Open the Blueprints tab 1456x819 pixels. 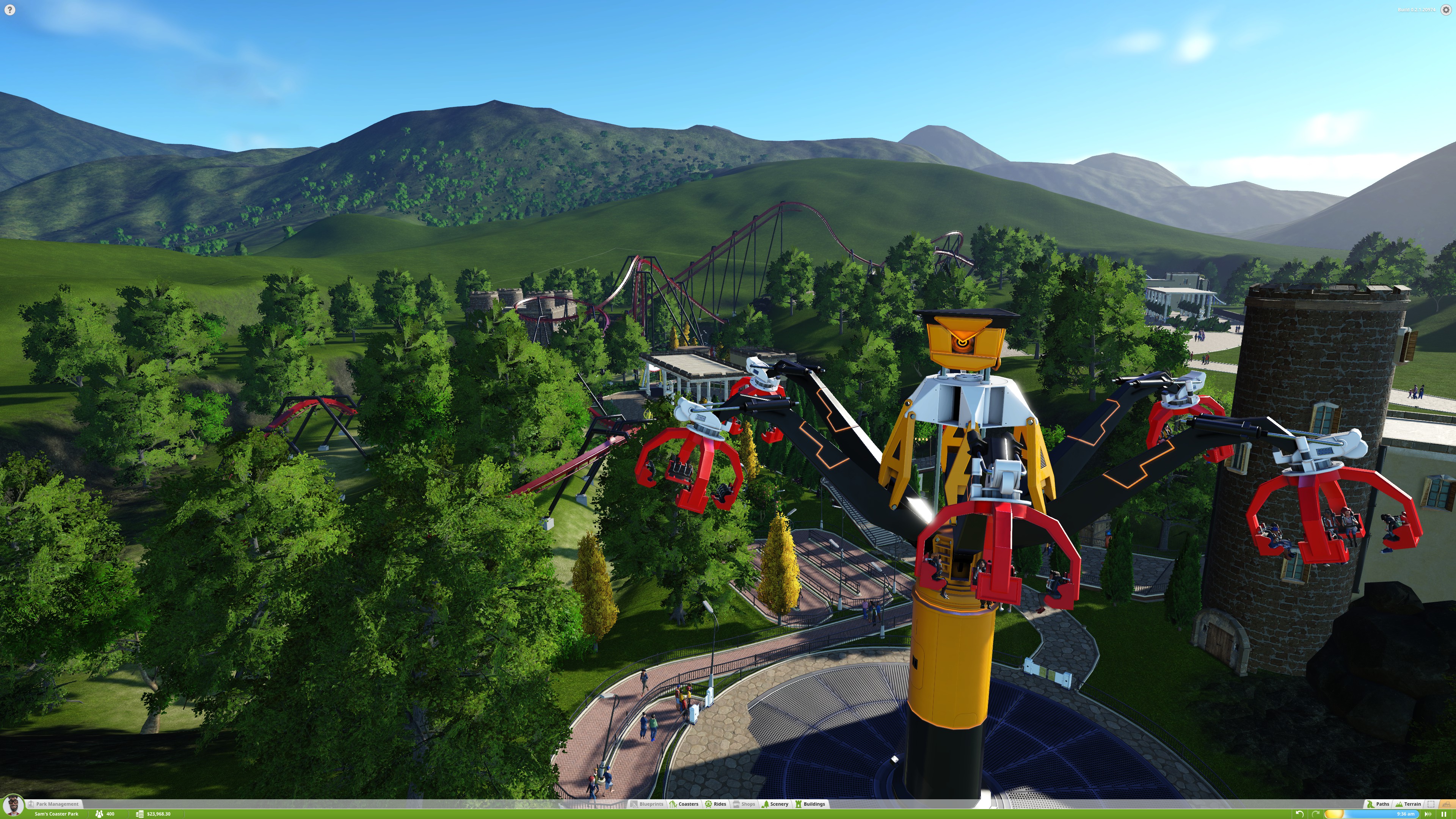click(x=647, y=804)
